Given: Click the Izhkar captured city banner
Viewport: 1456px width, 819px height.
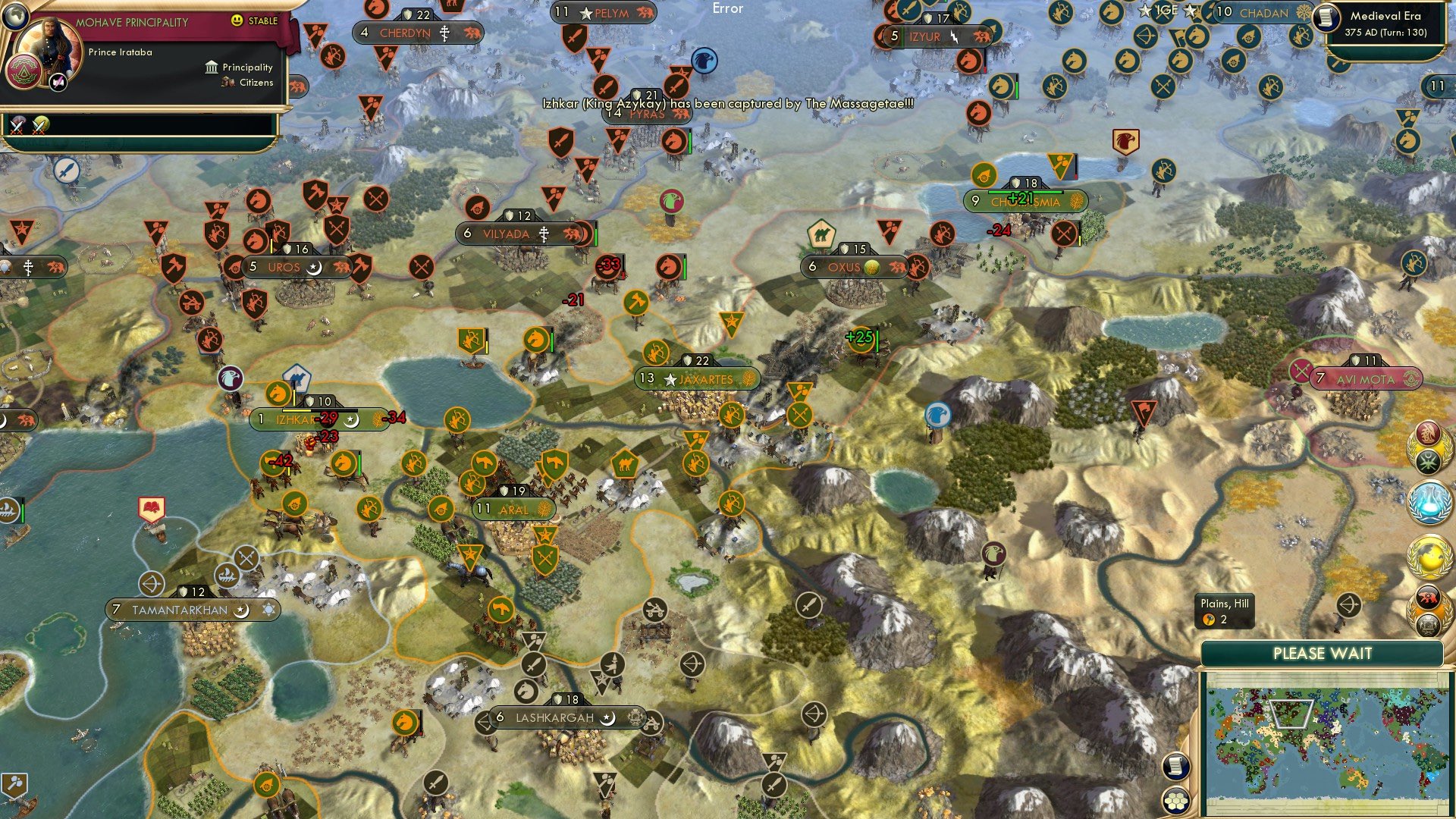Looking at the screenshot, I should coord(296,418).
